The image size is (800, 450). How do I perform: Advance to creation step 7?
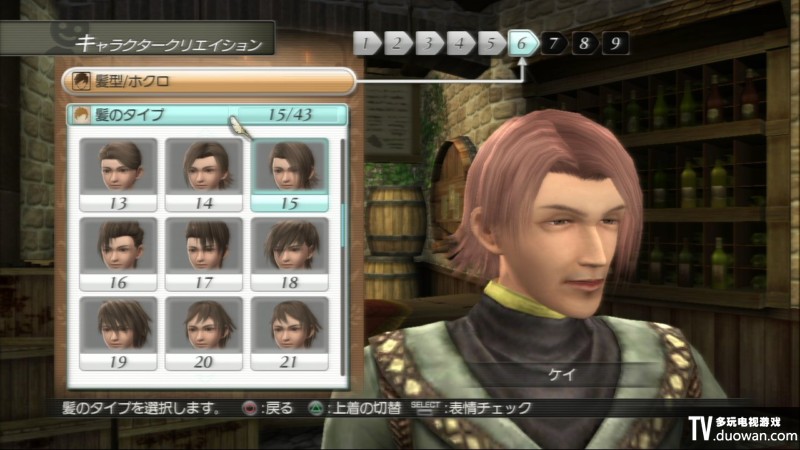pos(553,43)
